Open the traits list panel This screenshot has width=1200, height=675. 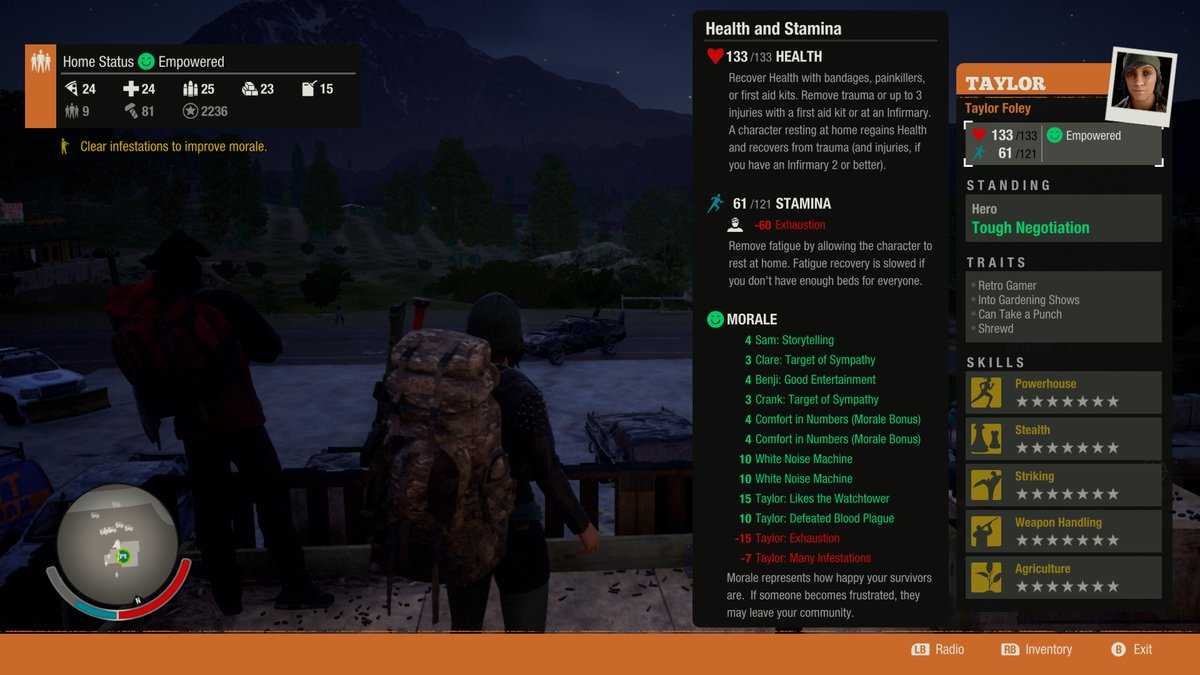pos(1063,307)
